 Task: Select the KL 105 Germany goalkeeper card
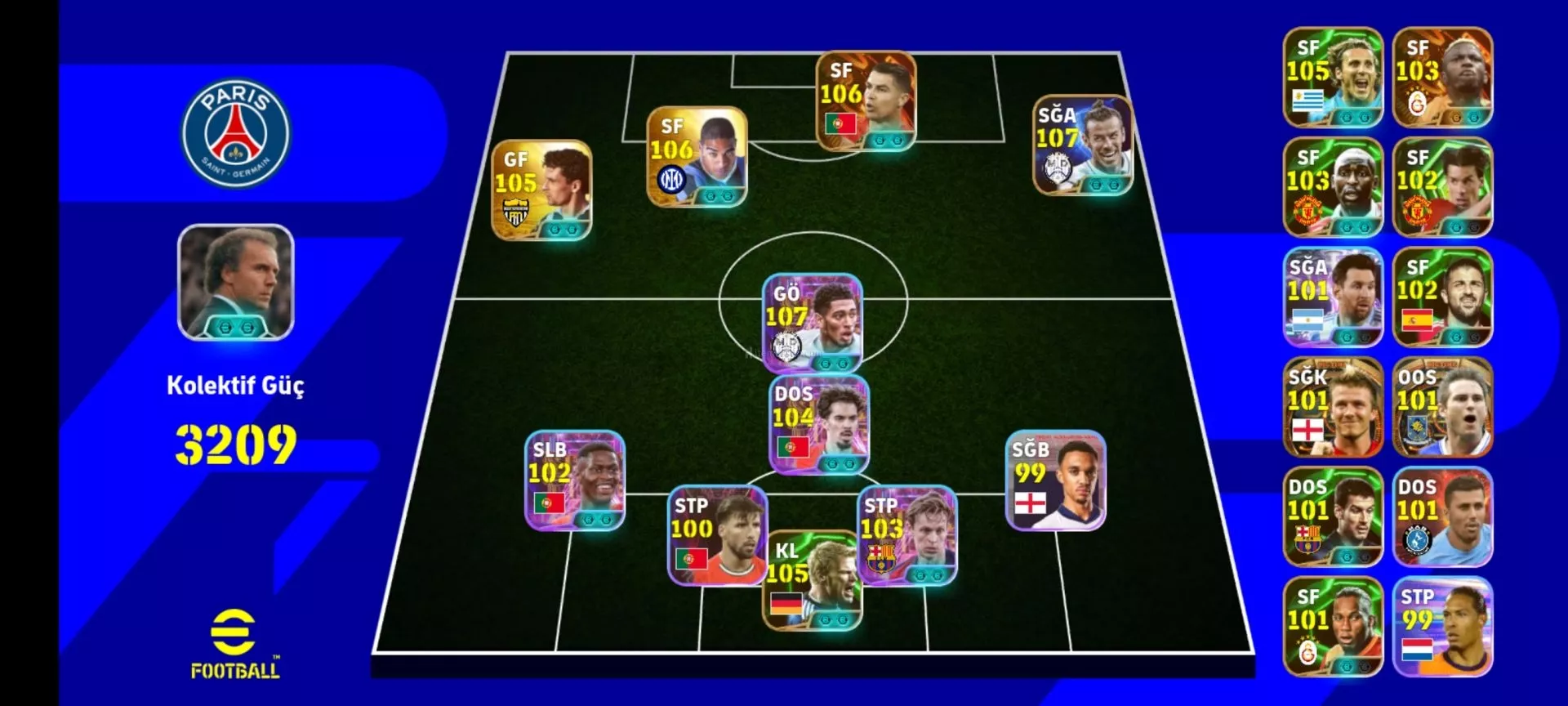812,582
